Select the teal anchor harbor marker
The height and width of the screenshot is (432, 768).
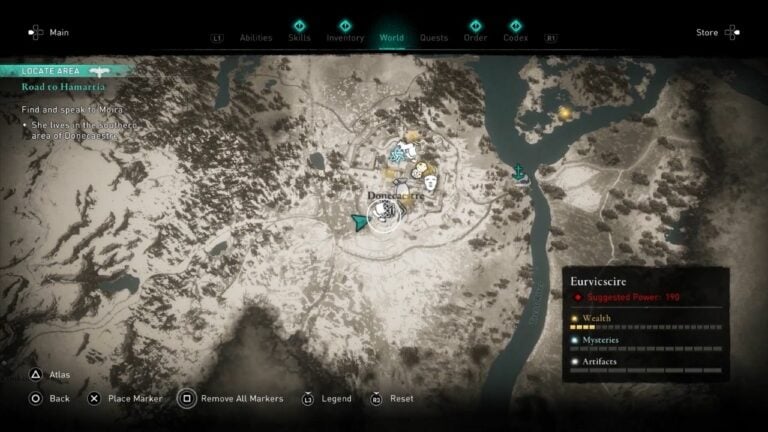coord(520,173)
